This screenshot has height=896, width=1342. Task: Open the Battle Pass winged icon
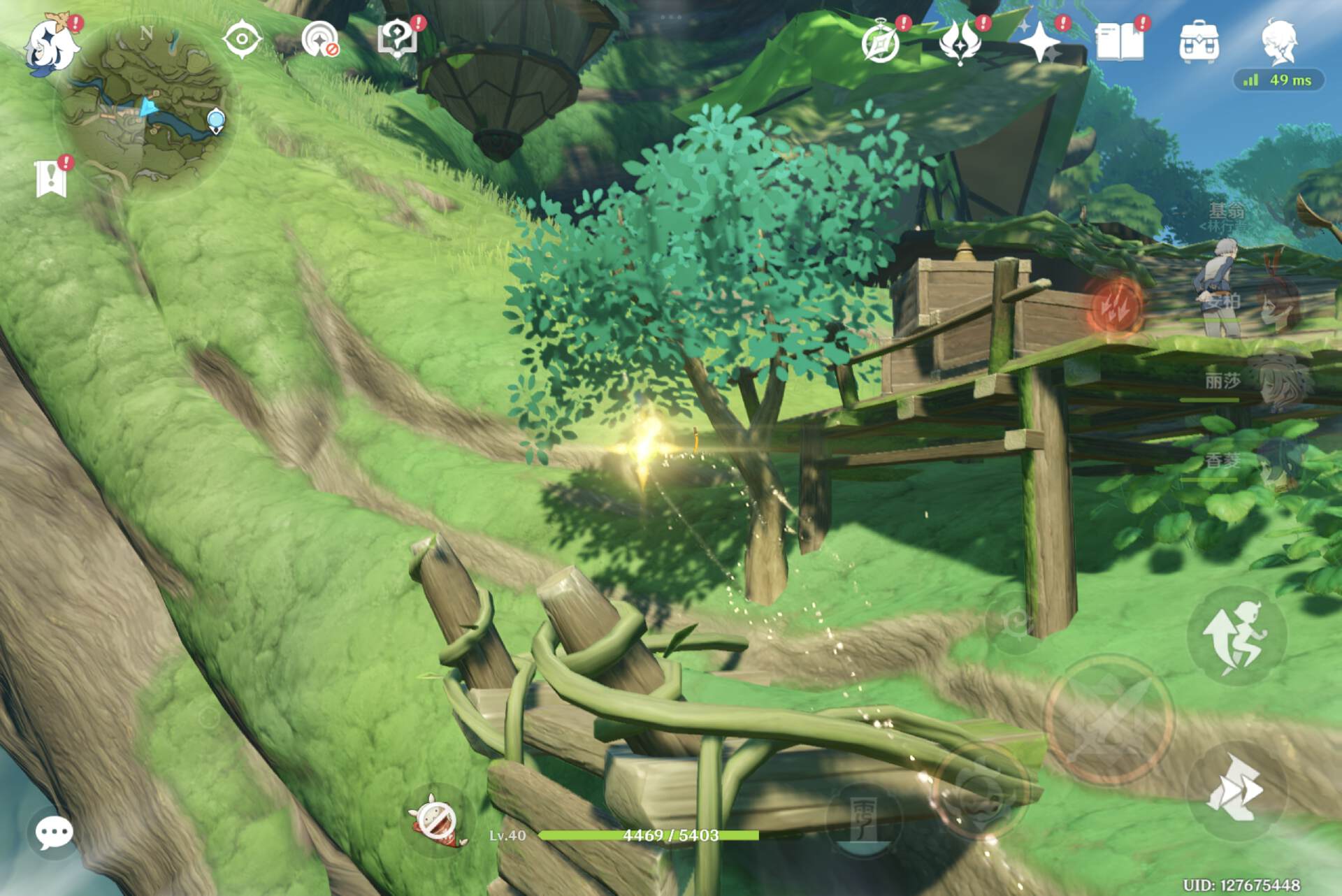[x=960, y=43]
